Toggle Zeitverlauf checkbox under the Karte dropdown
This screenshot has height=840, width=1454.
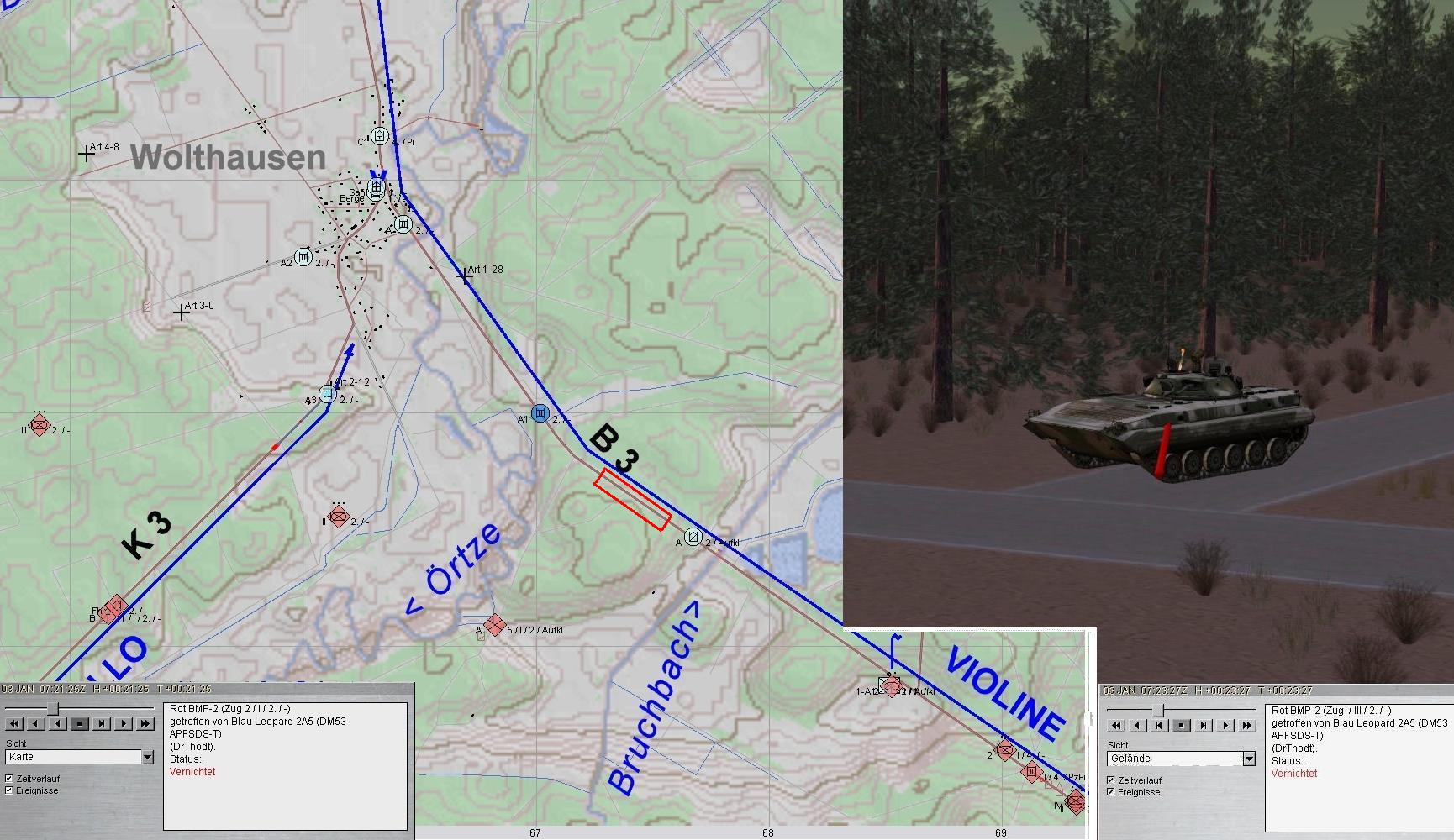pyautogui.click(x=9, y=779)
